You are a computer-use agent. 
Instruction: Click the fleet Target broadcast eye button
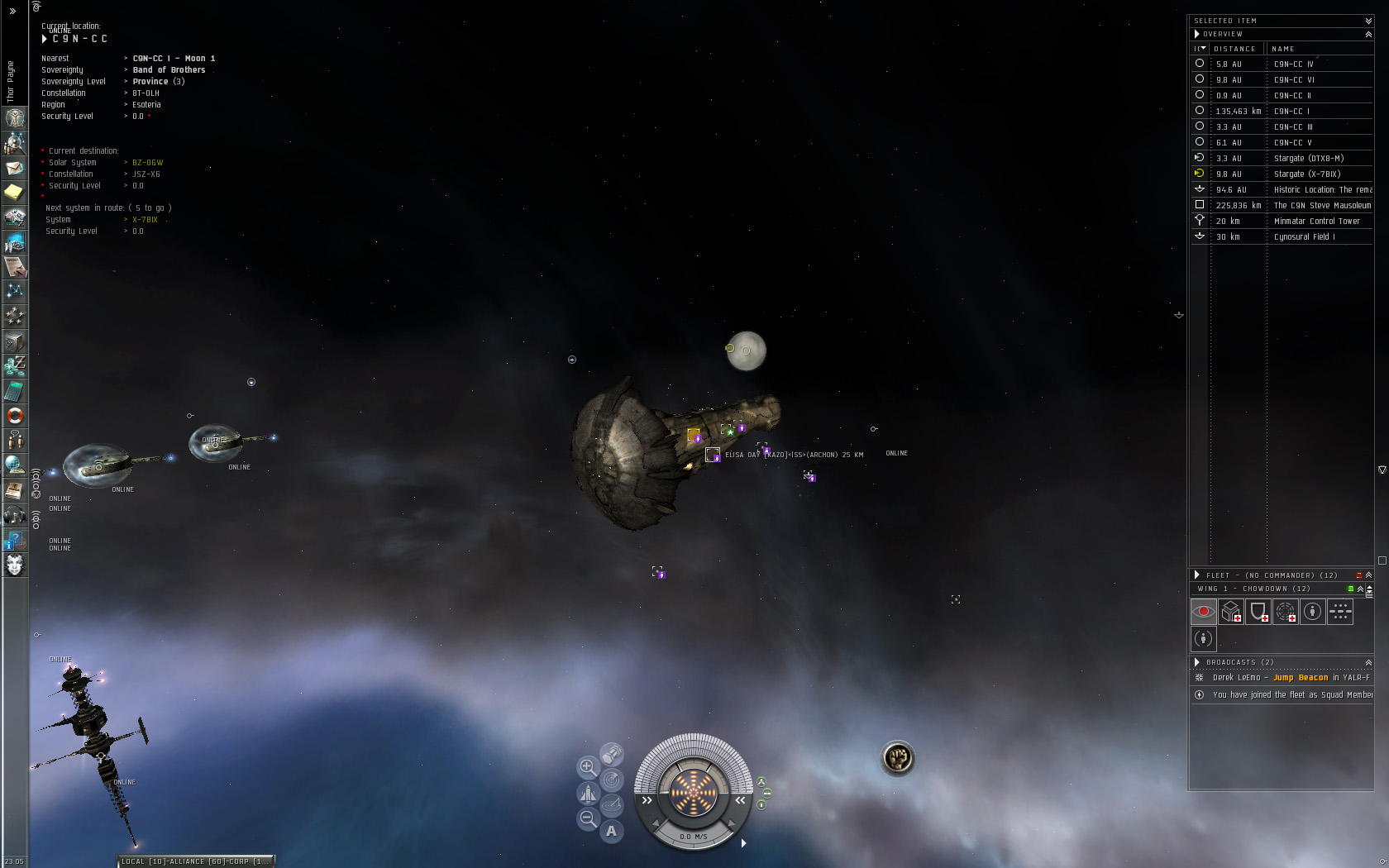[x=1203, y=612]
